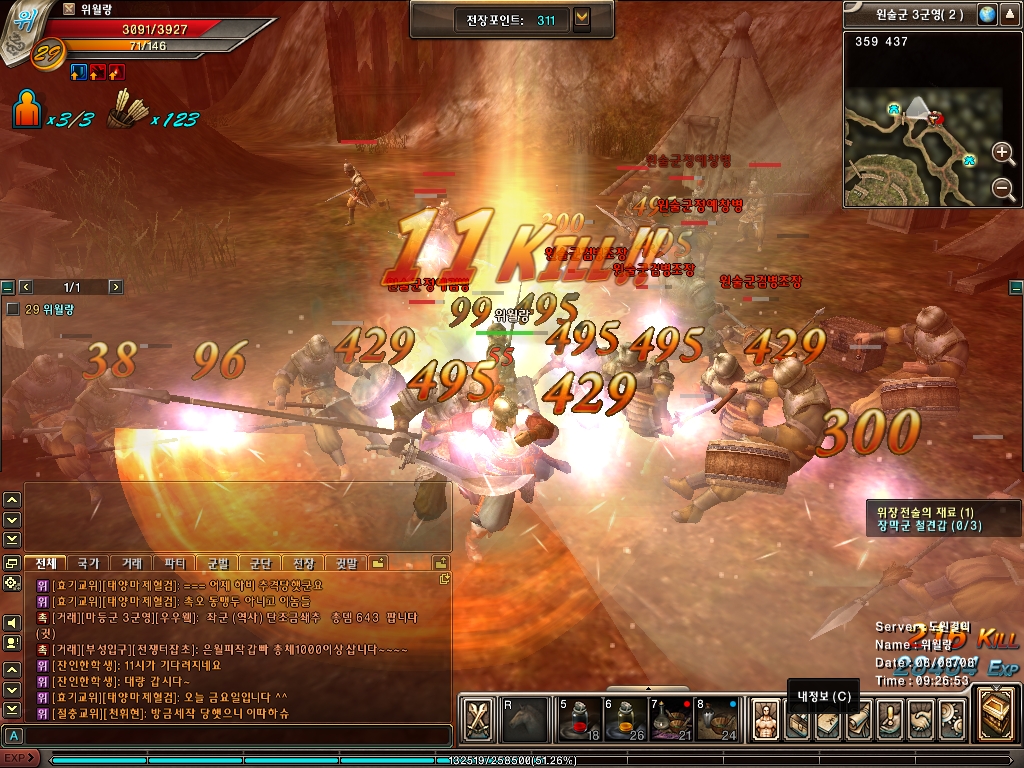The height and width of the screenshot is (768, 1024).
Task: Switch to the 군단 chat tab
Action: [261, 563]
